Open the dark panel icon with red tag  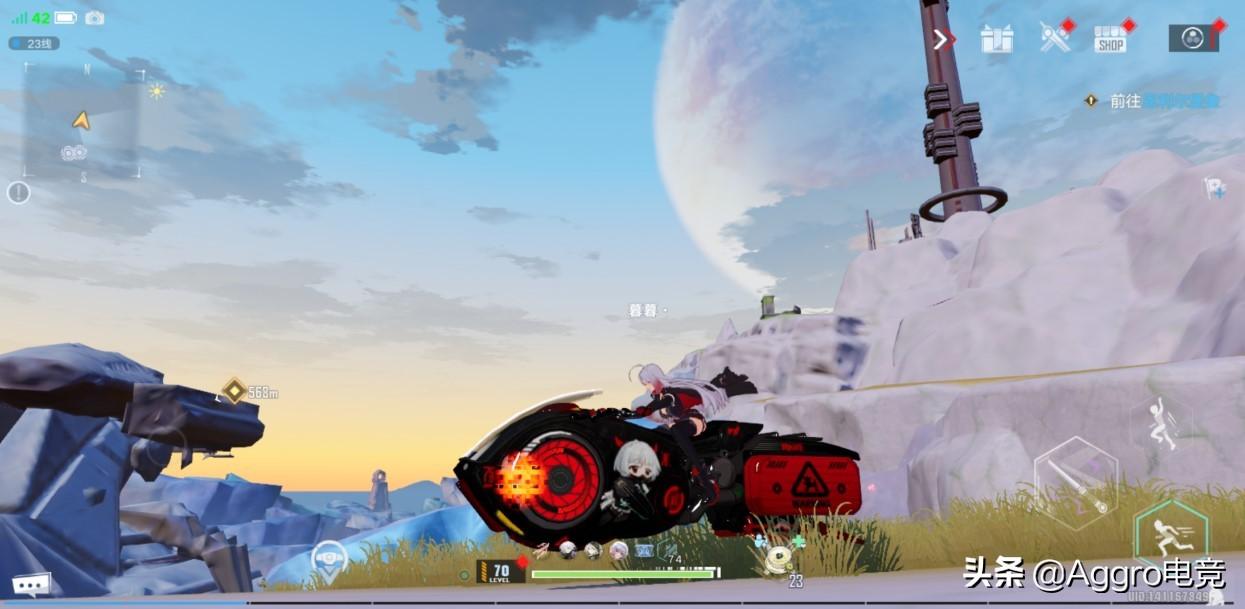(x=1193, y=38)
